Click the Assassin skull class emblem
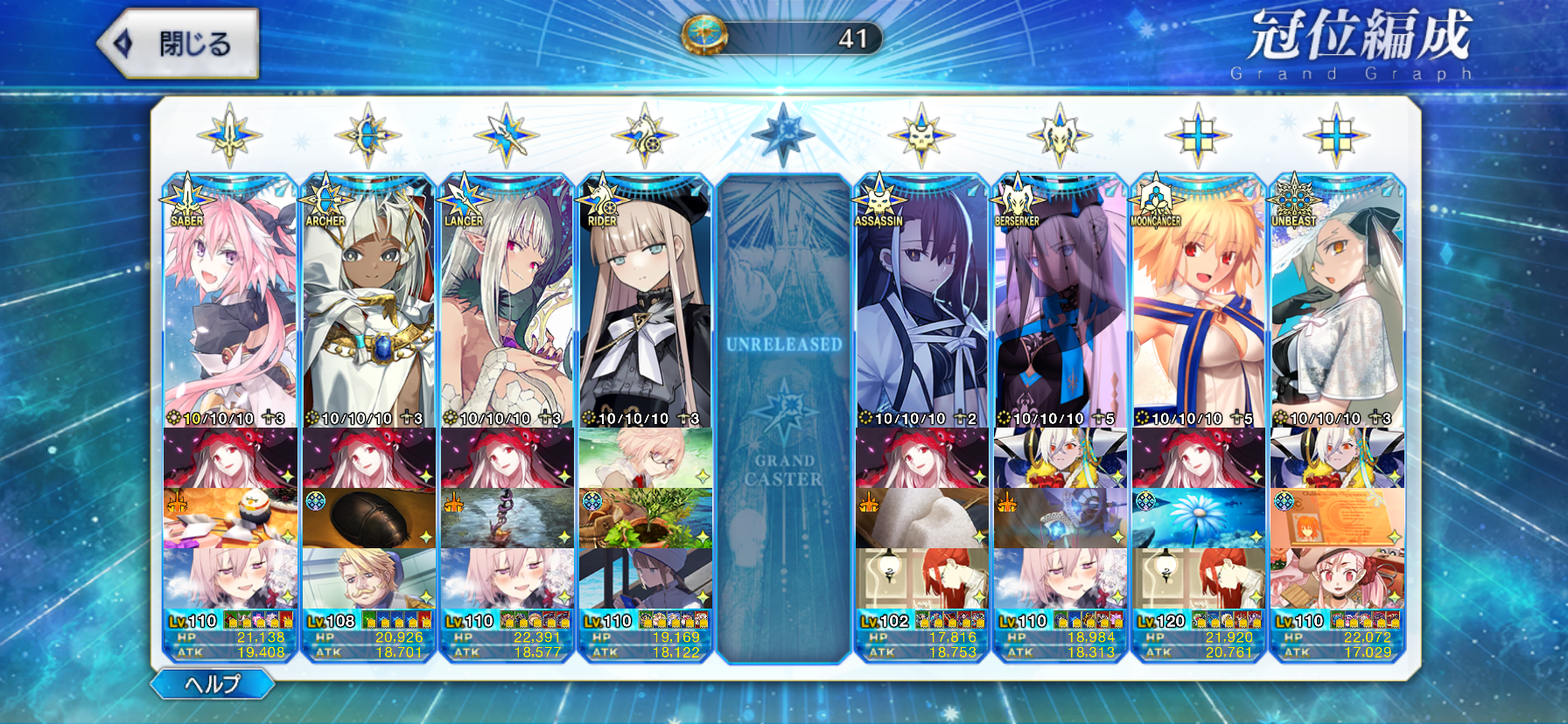The width and height of the screenshot is (1568, 724). pyautogui.click(x=921, y=136)
